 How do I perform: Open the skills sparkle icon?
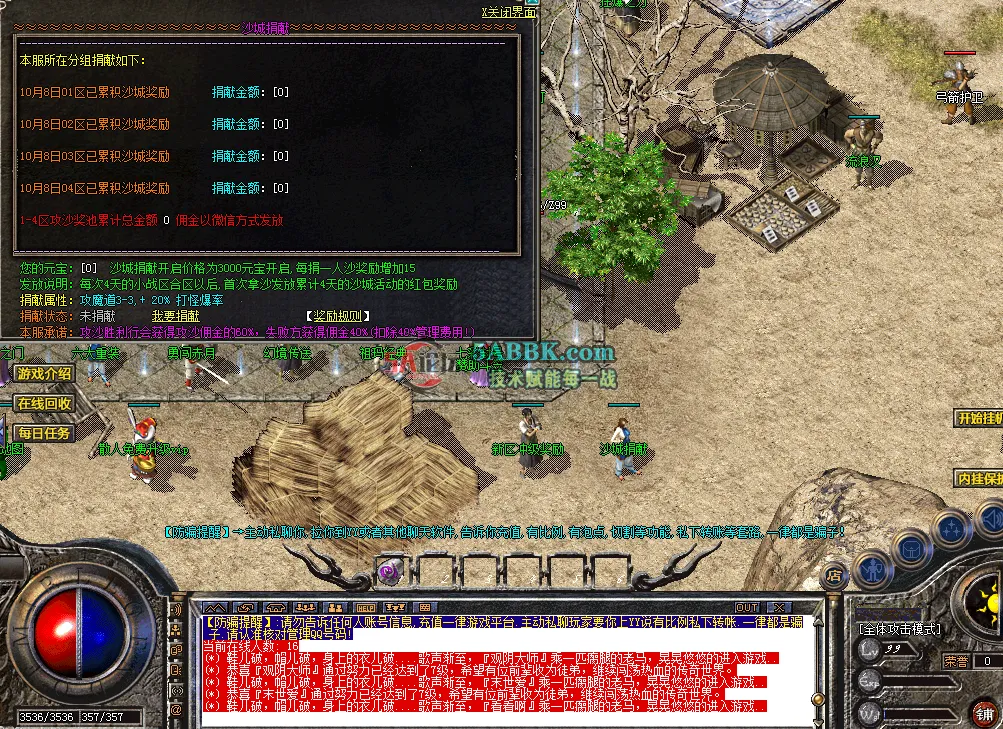(x=949, y=528)
